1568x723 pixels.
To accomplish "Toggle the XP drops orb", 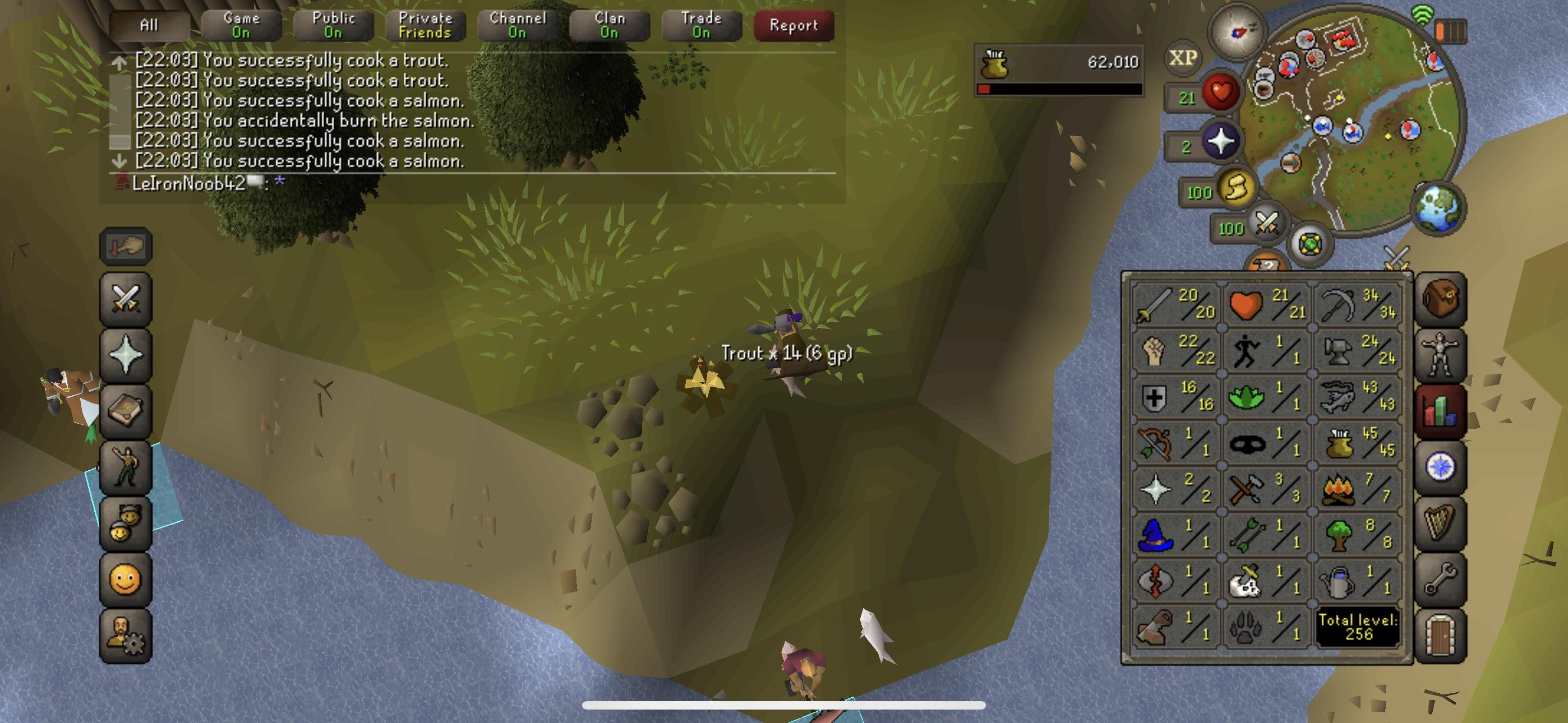I will tap(1183, 58).
